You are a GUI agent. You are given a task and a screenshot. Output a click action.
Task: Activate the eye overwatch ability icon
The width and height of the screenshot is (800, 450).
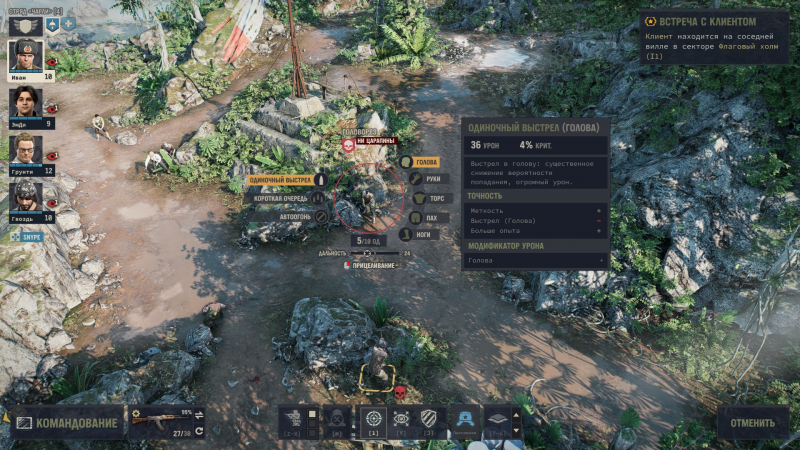click(402, 419)
